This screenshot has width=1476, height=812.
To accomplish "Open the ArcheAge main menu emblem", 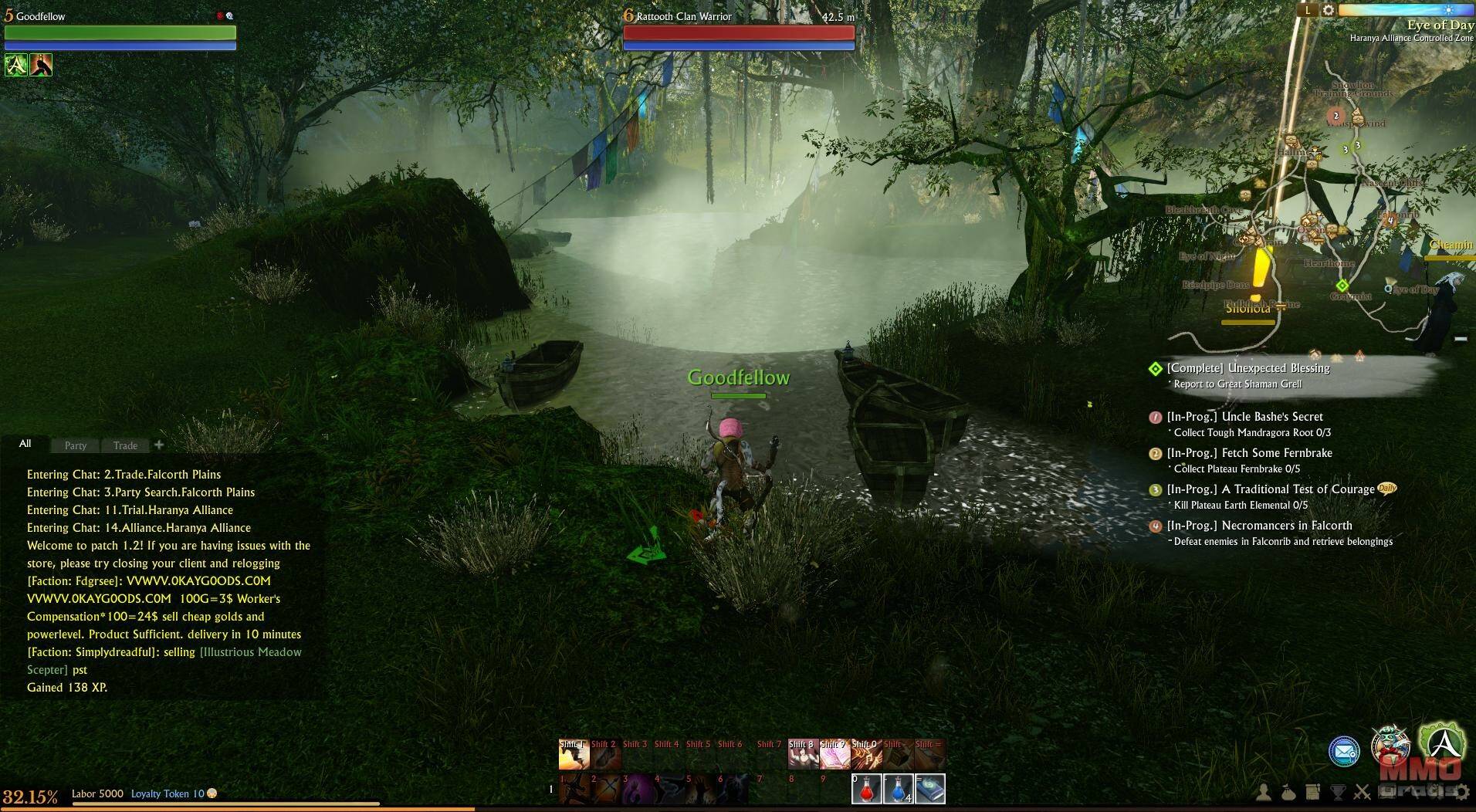I will tap(1441, 743).
